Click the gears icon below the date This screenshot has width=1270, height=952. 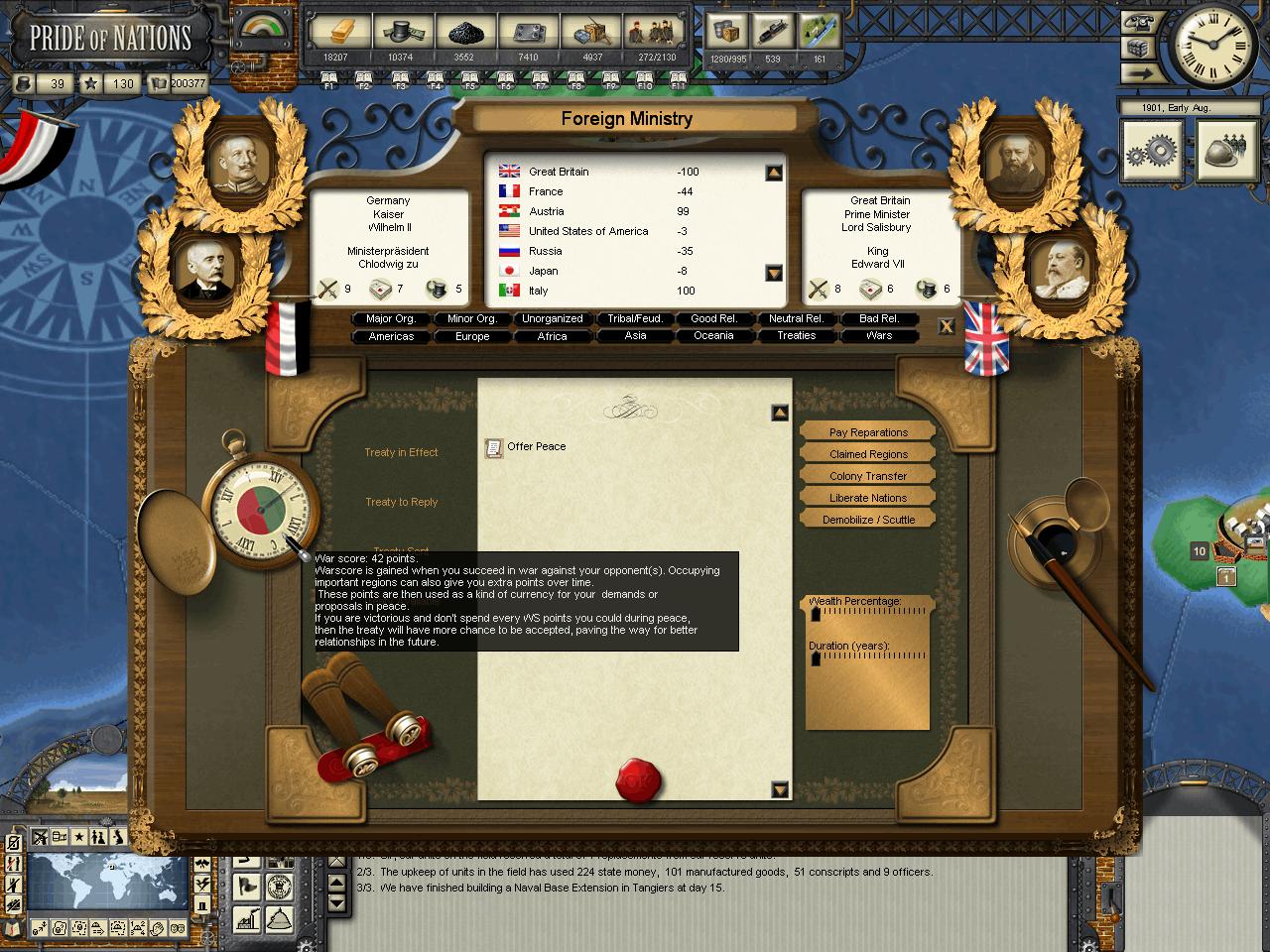(x=1152, y=151)
